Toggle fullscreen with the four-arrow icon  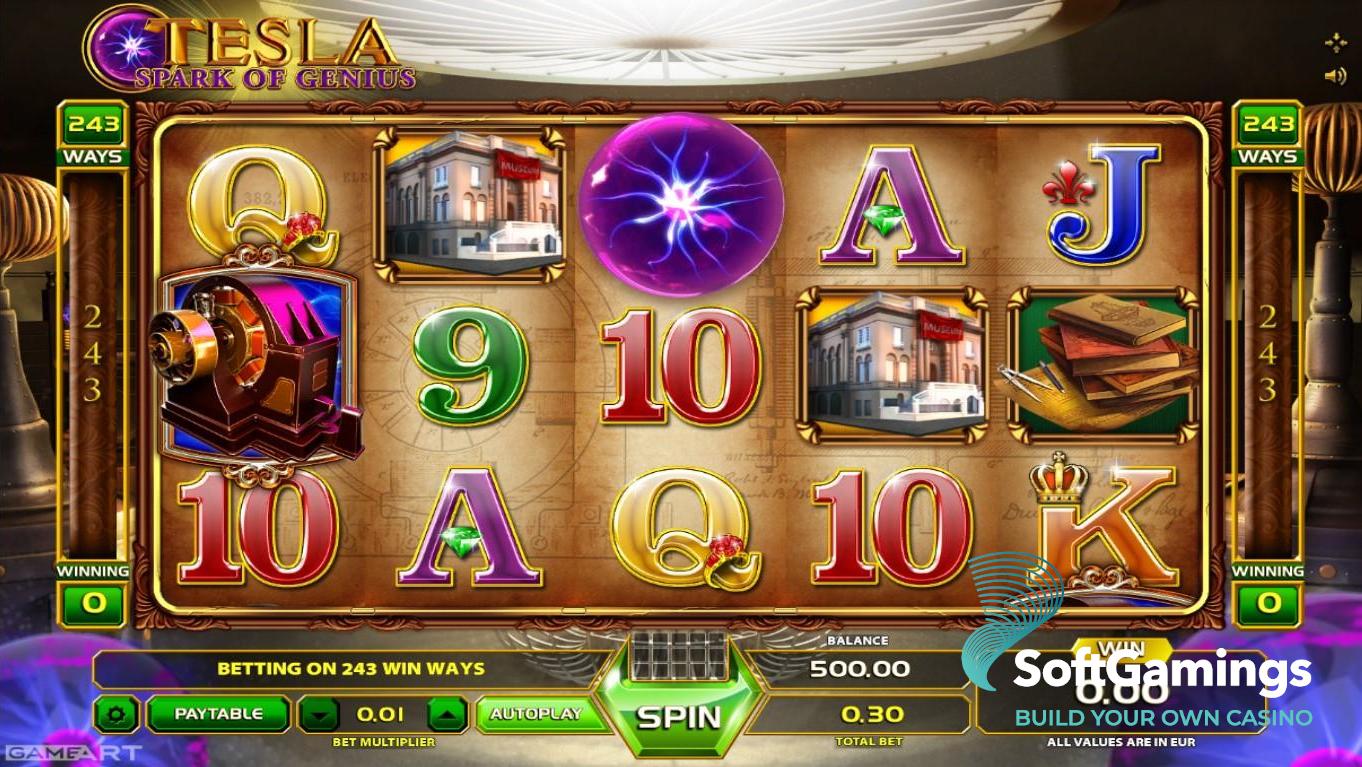click(x=1335, y=42)
